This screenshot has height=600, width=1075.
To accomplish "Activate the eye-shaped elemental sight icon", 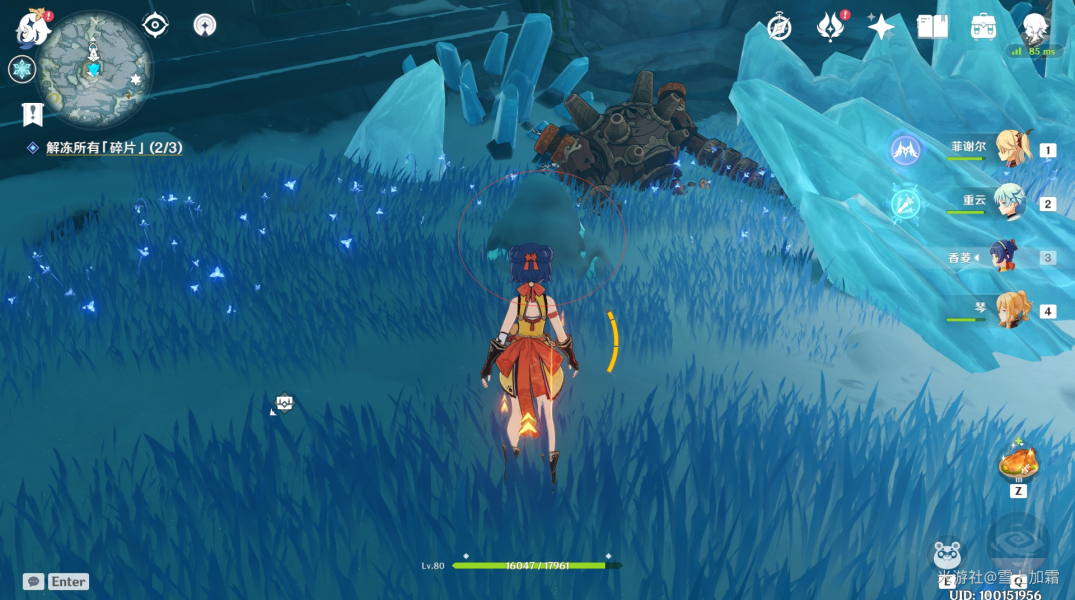I will [x=155, y=25].
